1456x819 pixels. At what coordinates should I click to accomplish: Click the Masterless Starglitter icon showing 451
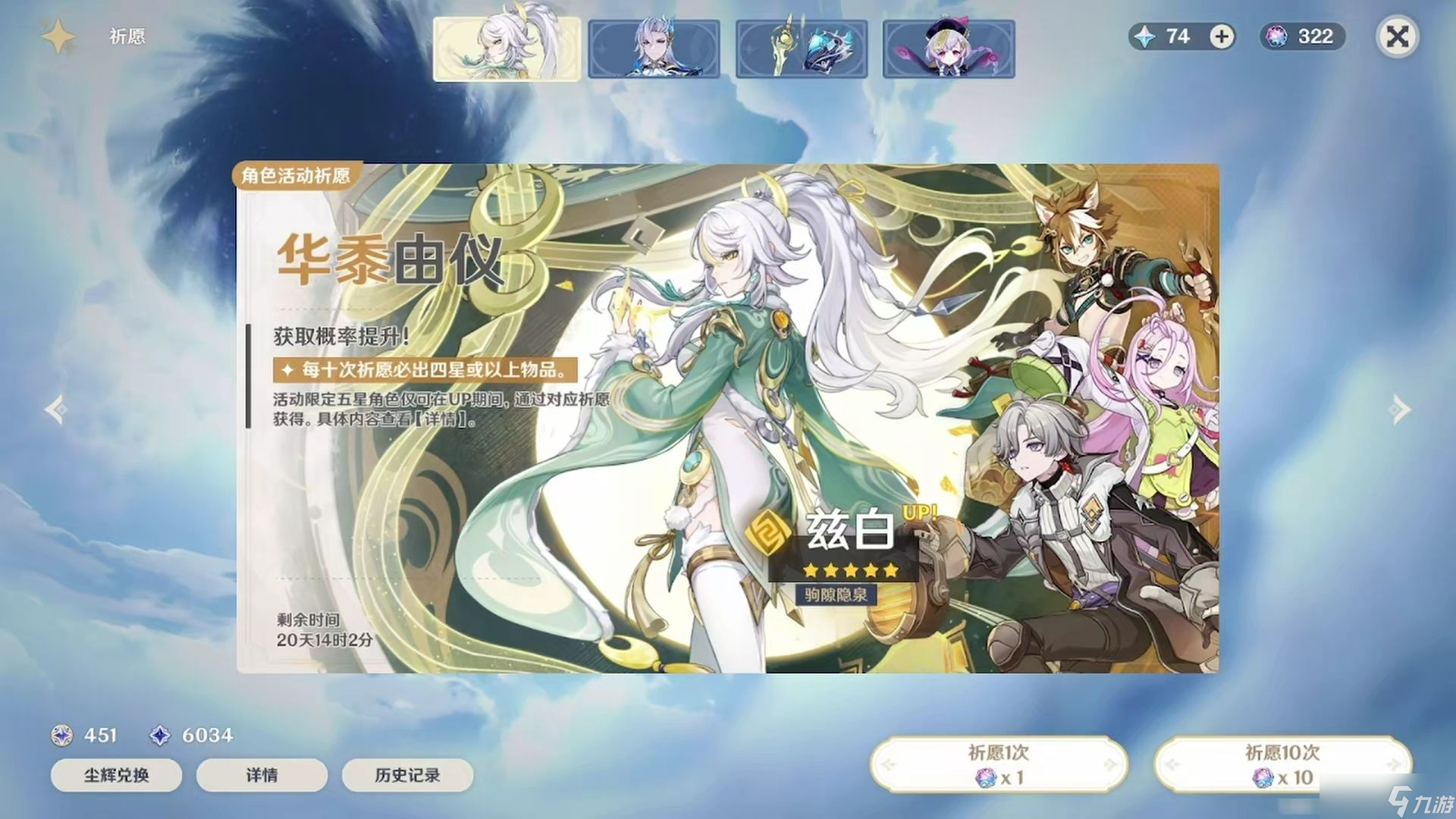(x=62, y=735)
